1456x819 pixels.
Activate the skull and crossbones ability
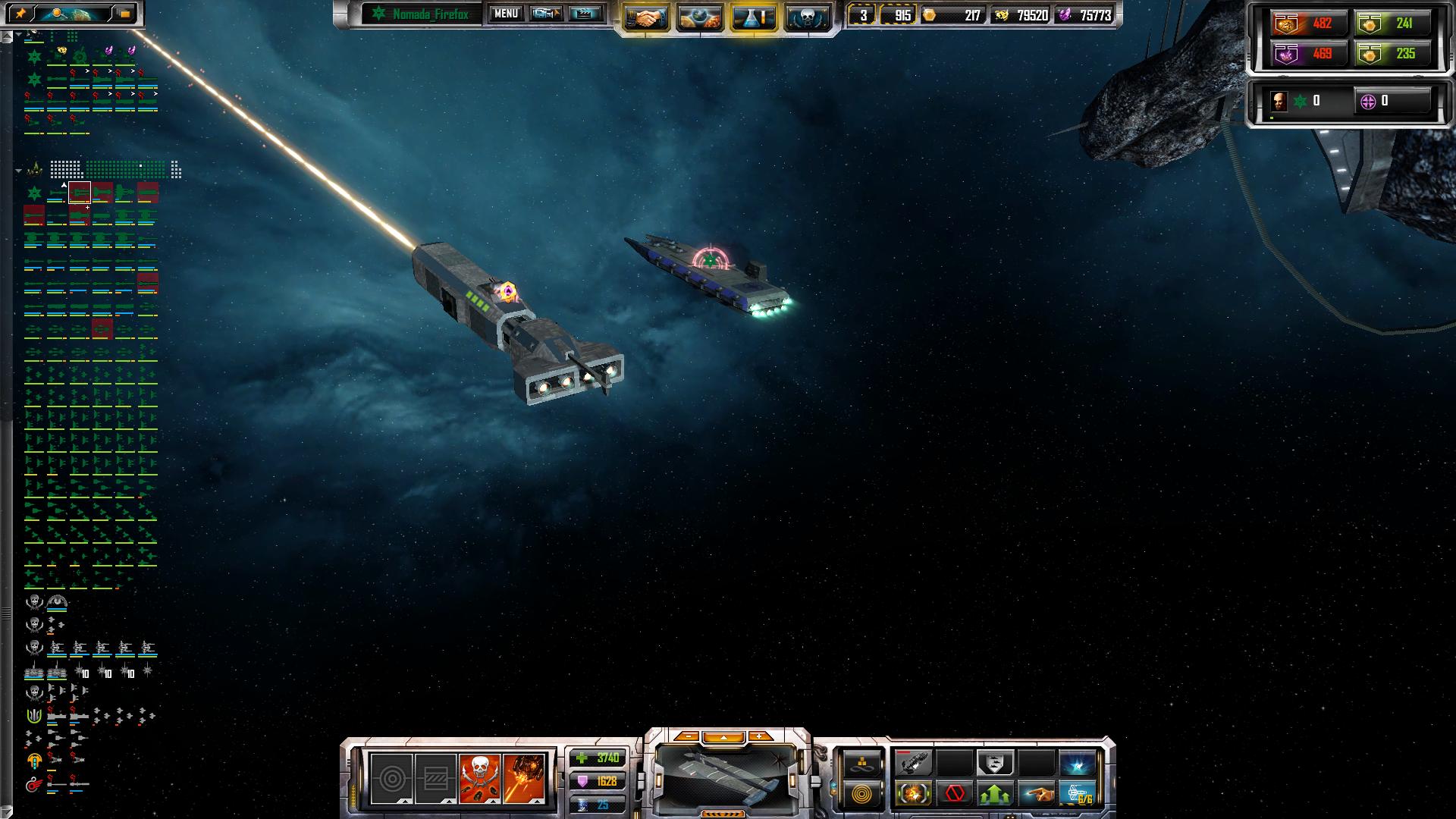pos(479,779)
